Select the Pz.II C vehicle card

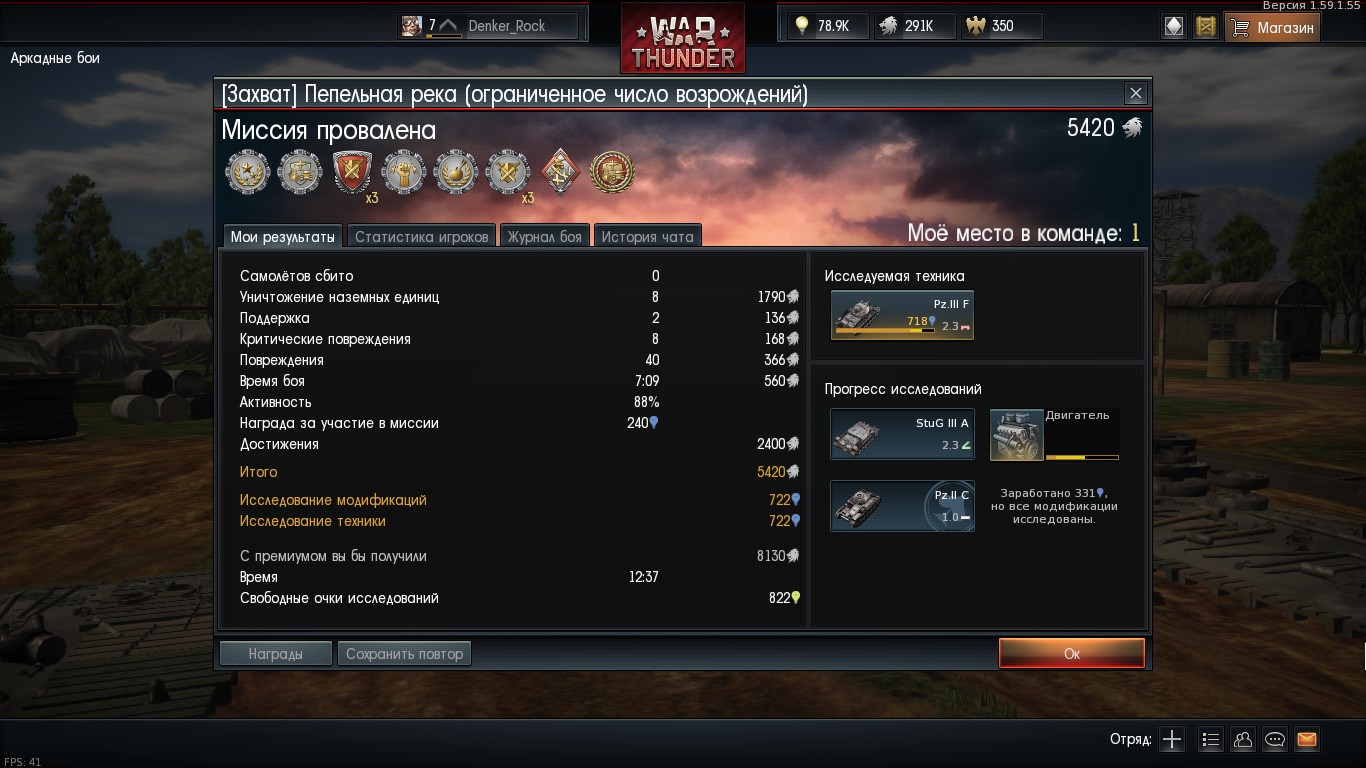[902, 506]
